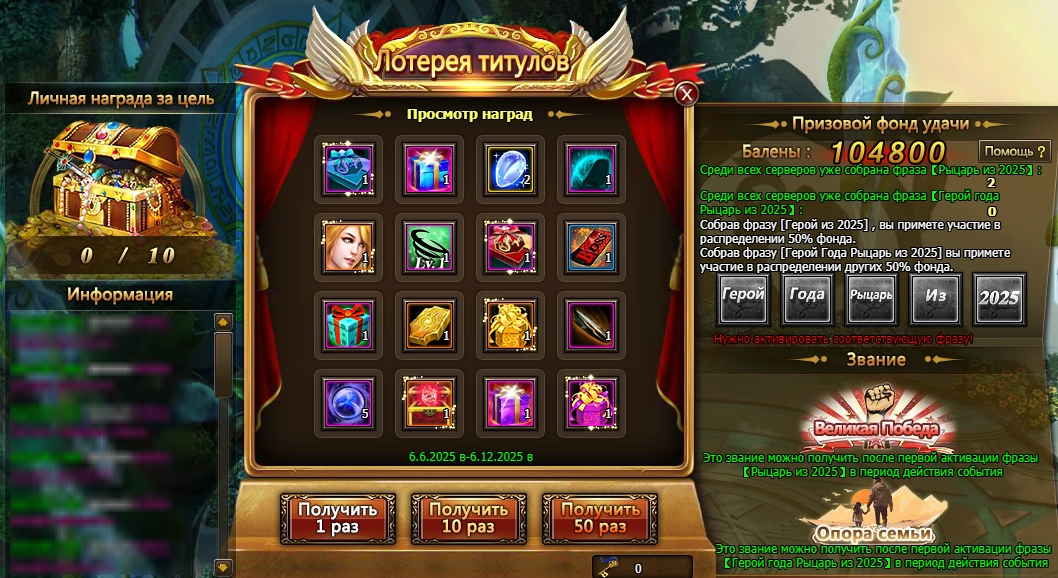The image size is (1058, 578).
Task: Select the "Года" word tile
Action: point(807,298)
